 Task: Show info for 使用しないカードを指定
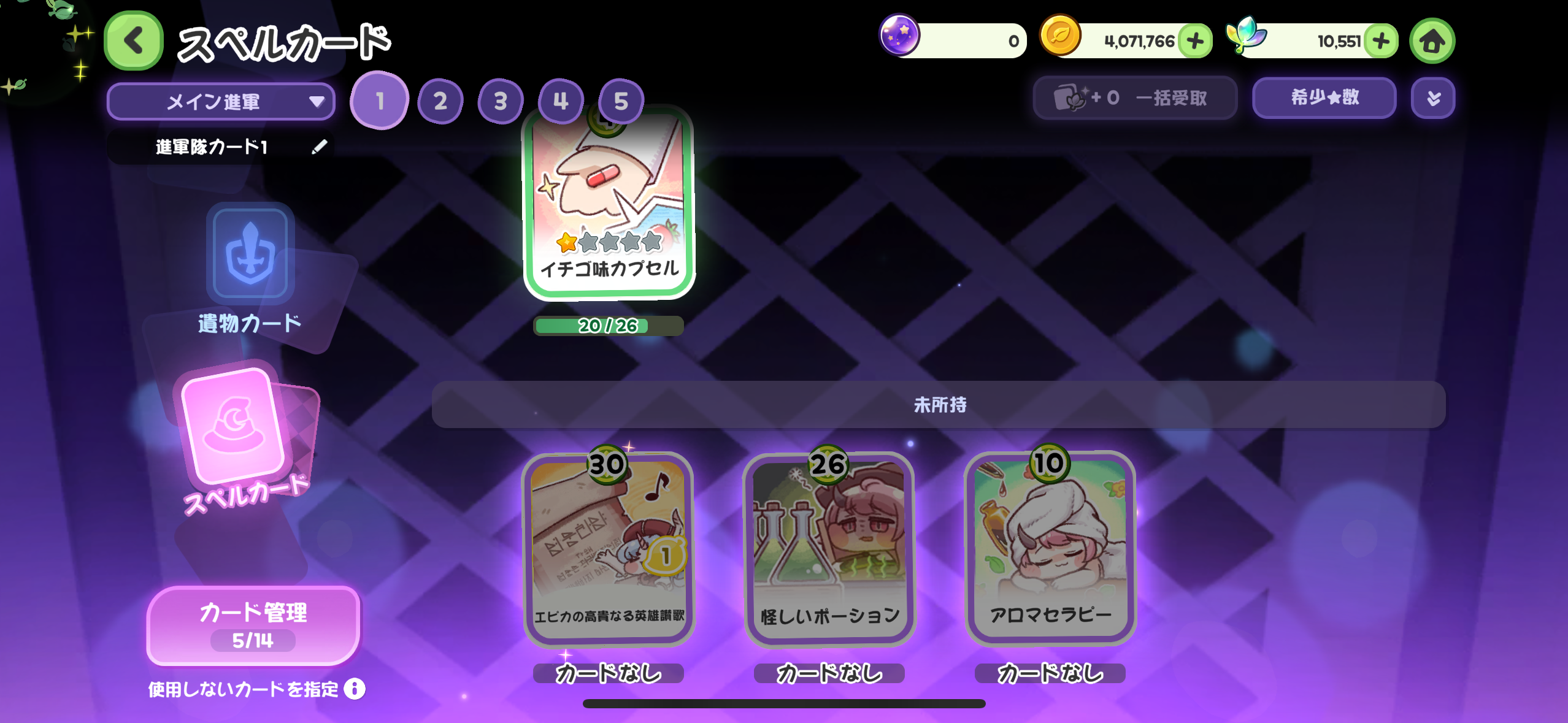[x=355, y=689]
